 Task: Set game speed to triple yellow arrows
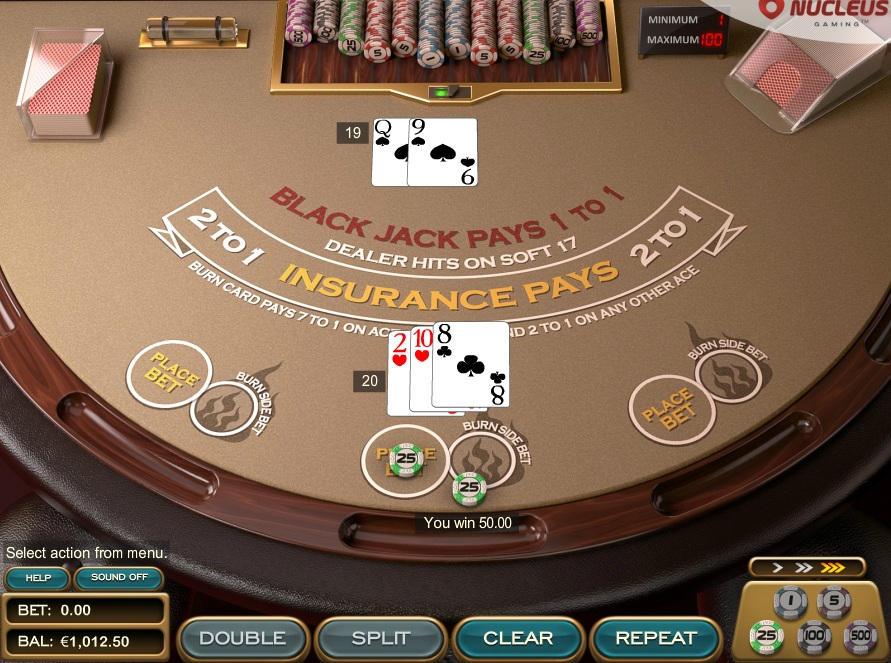833,568
